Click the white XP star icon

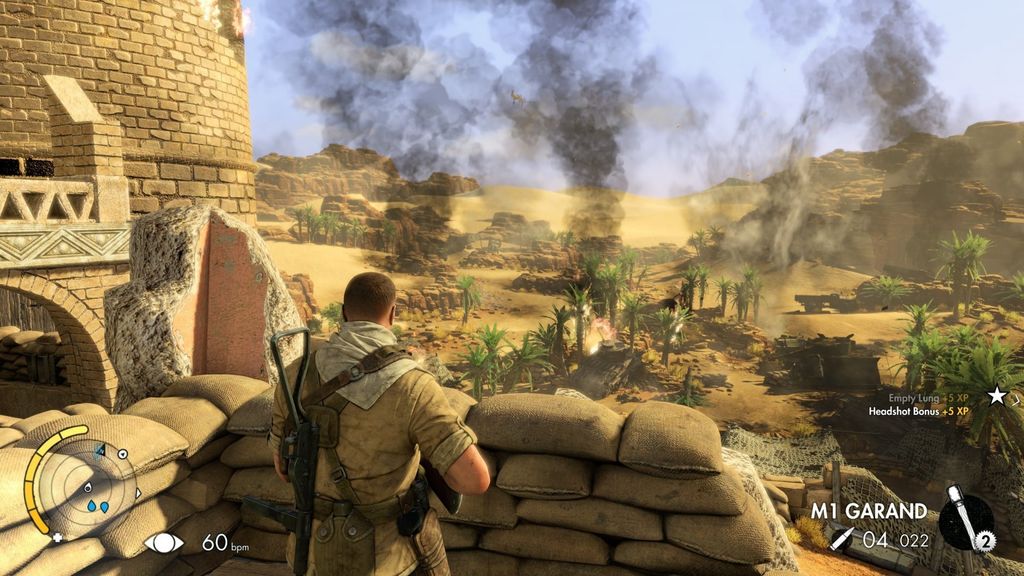click(997, 396)
